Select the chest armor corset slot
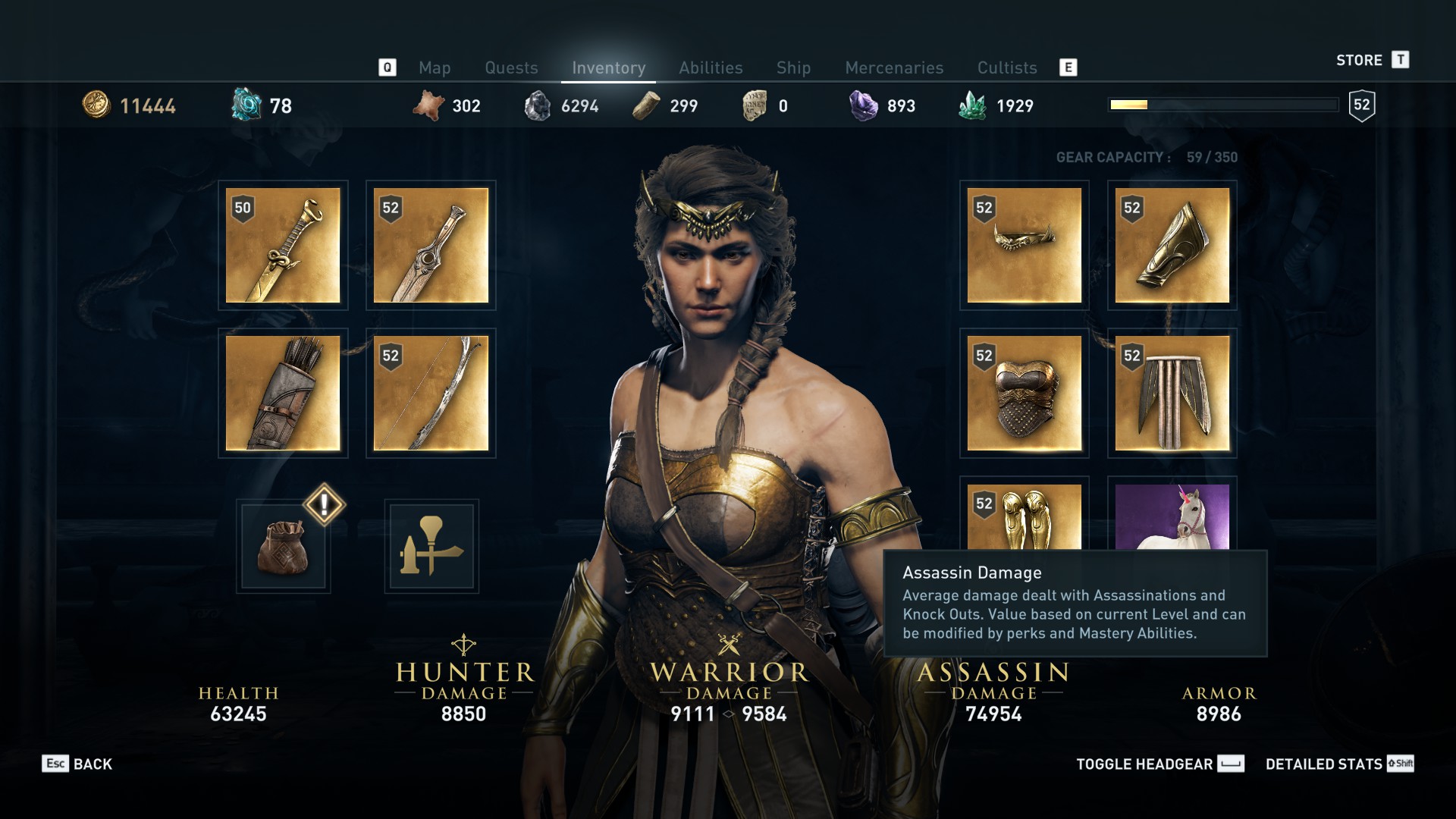This screenshot has width=1456, height=819. [1024, 393]
